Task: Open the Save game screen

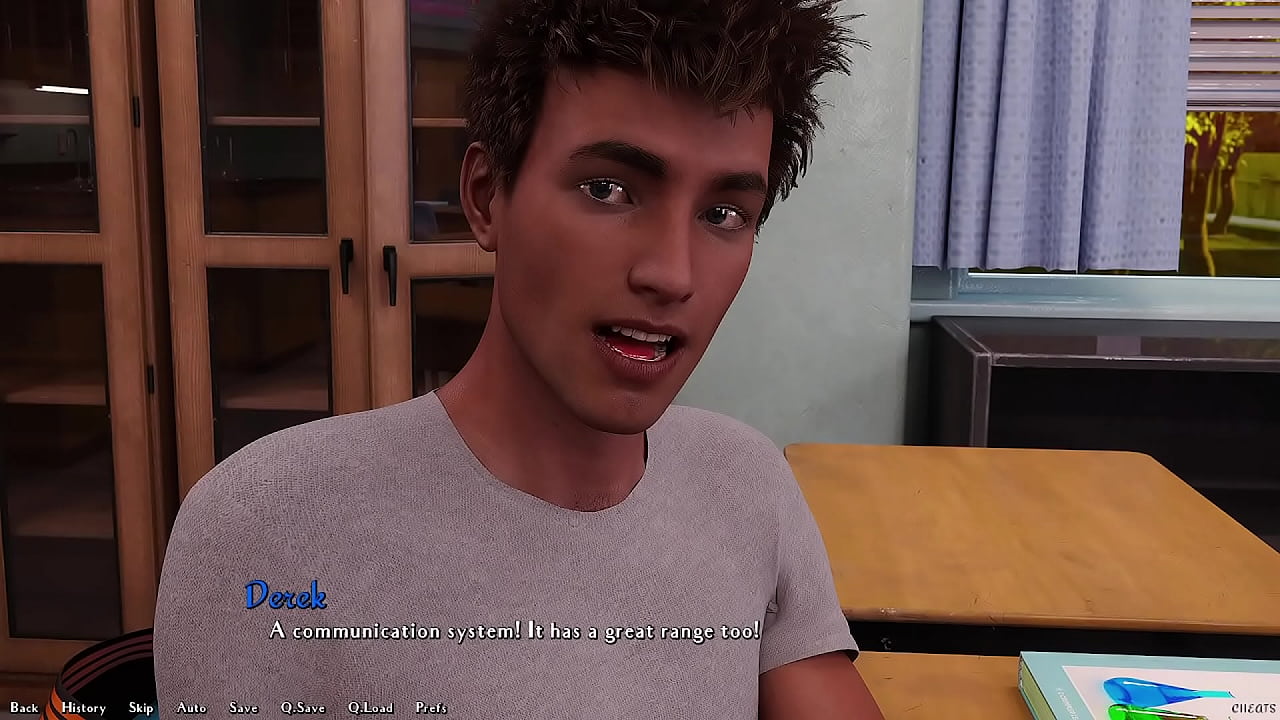Action: (x=243, y=707)
